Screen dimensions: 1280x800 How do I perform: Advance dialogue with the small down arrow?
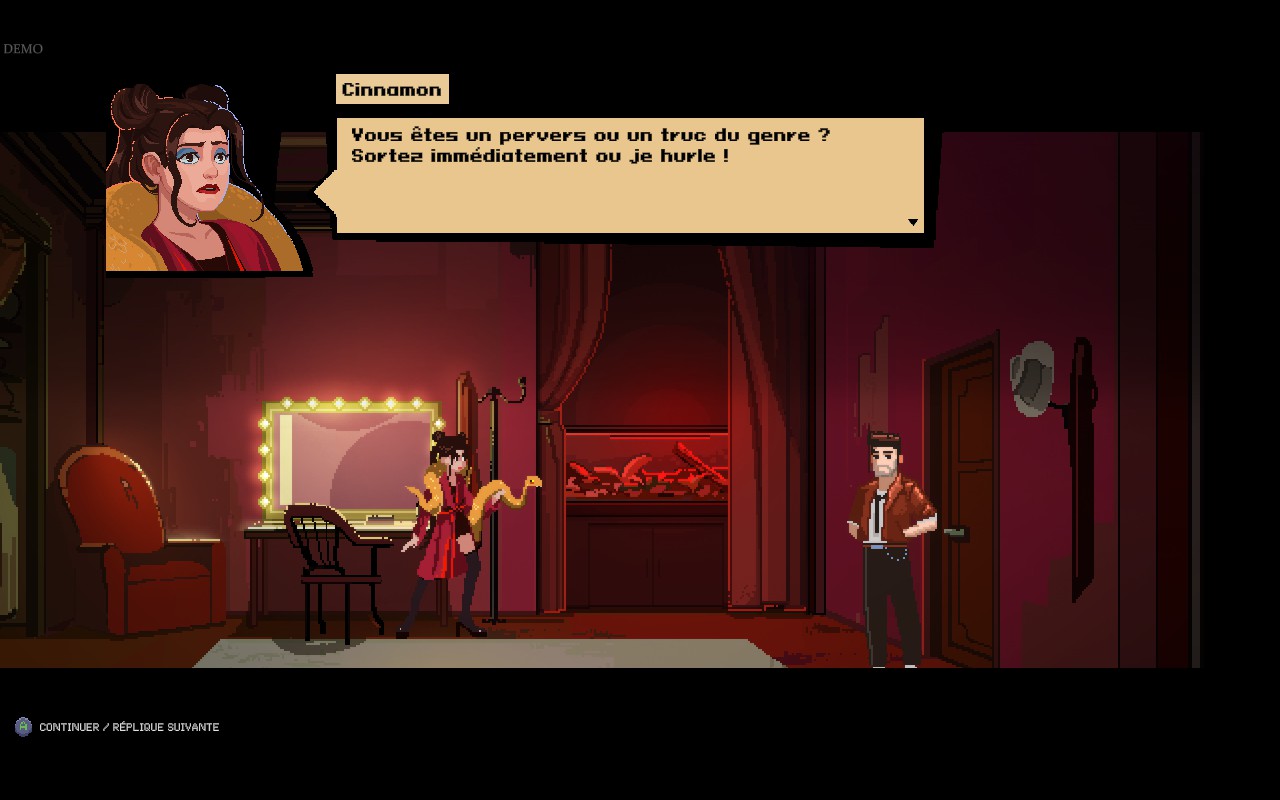coord(913,222)
